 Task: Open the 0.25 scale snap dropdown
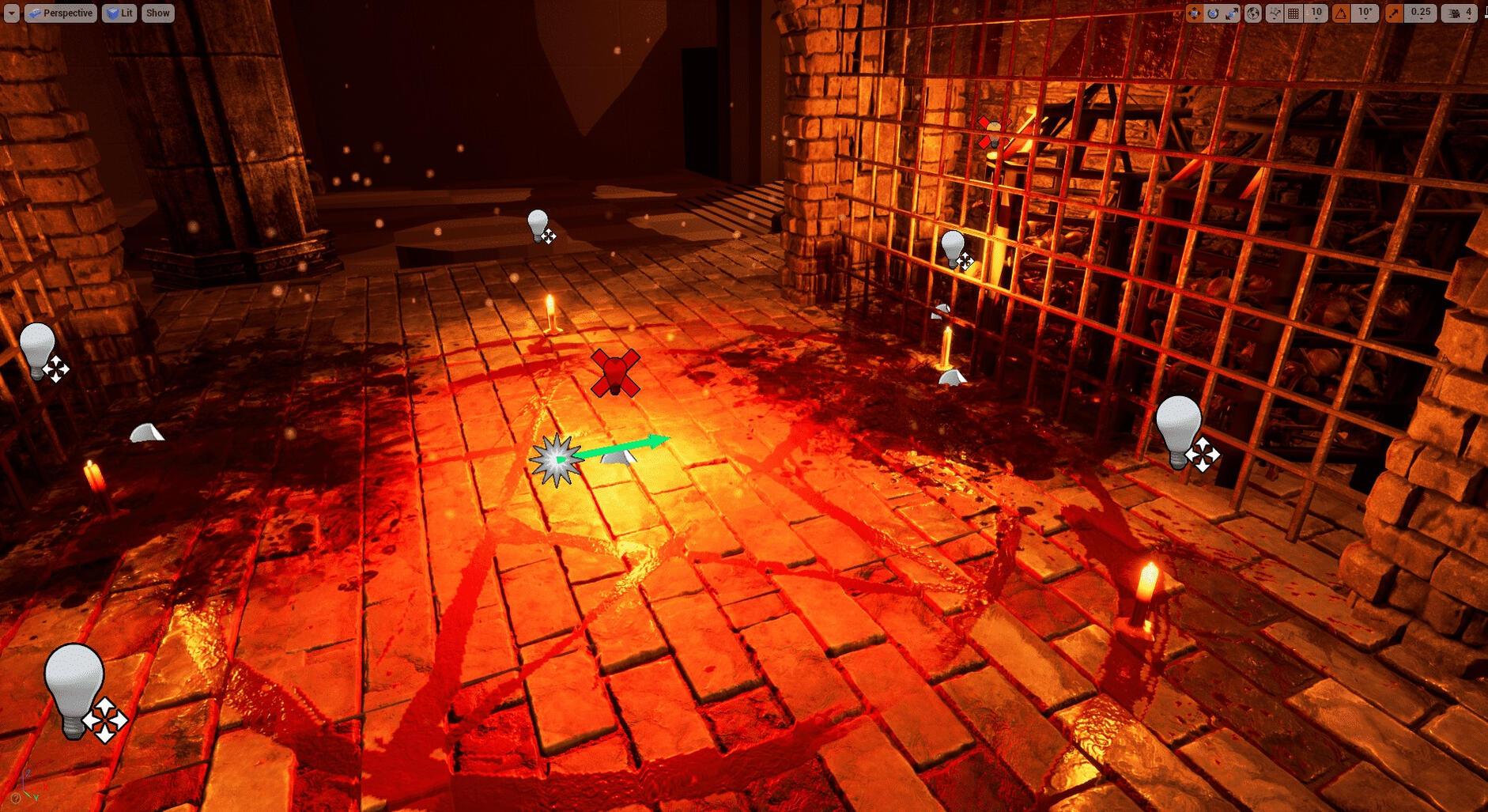(x=1421, y=13)
